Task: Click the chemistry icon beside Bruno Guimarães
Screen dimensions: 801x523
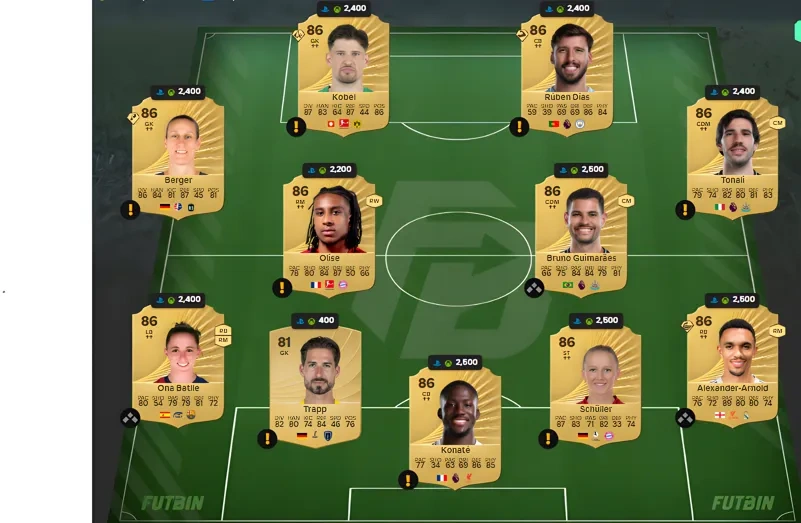Action: coord(534,288)
